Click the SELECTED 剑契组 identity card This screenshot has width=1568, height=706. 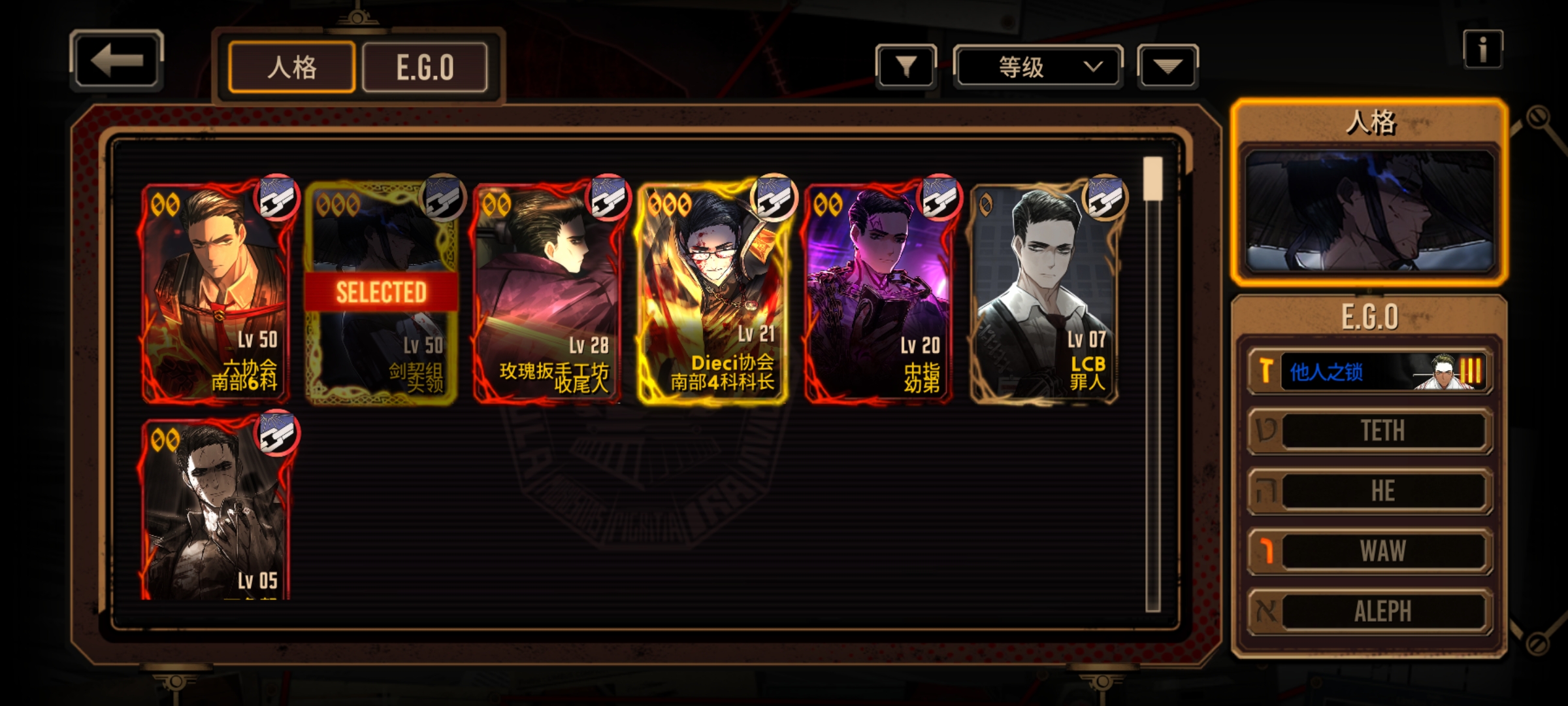point(382,292)
